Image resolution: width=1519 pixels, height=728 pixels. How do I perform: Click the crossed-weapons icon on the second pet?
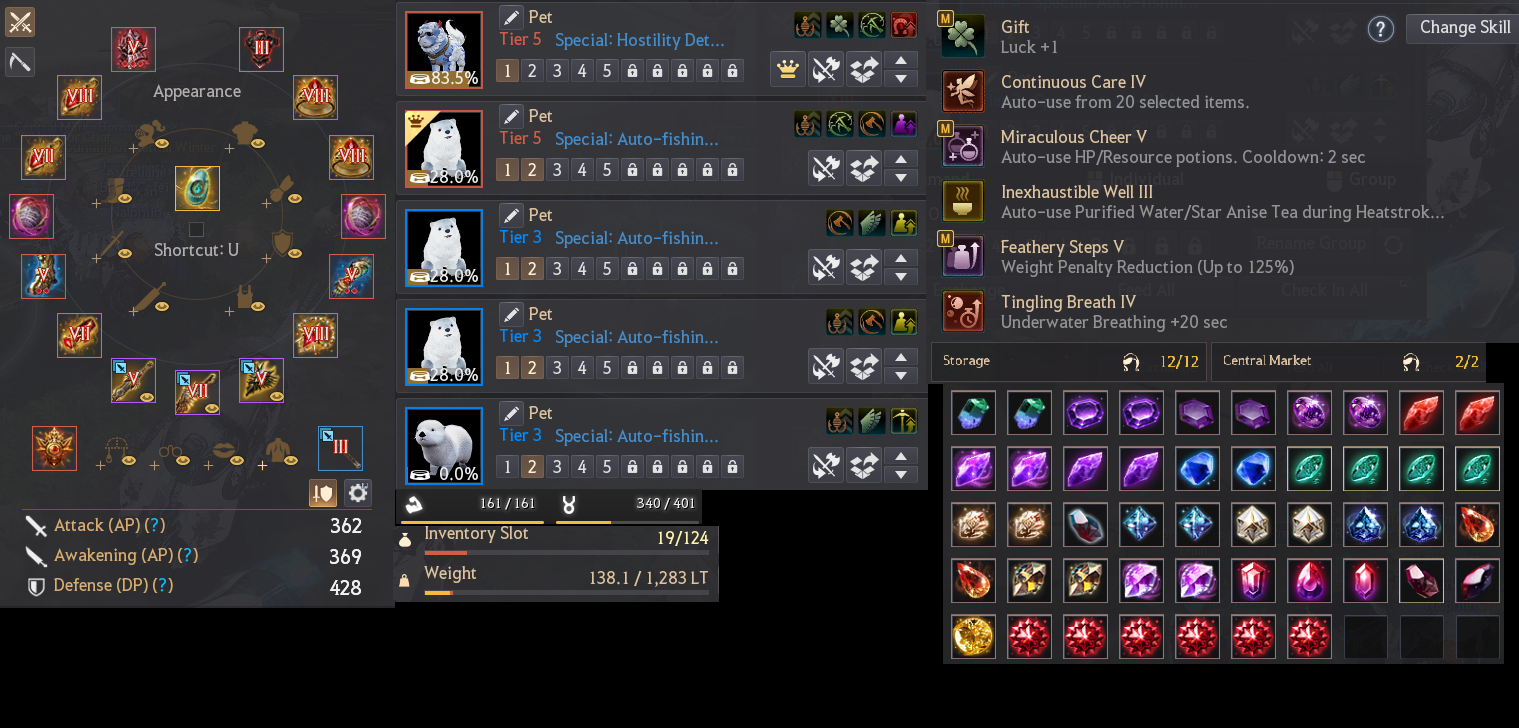[x=826, y=168]
